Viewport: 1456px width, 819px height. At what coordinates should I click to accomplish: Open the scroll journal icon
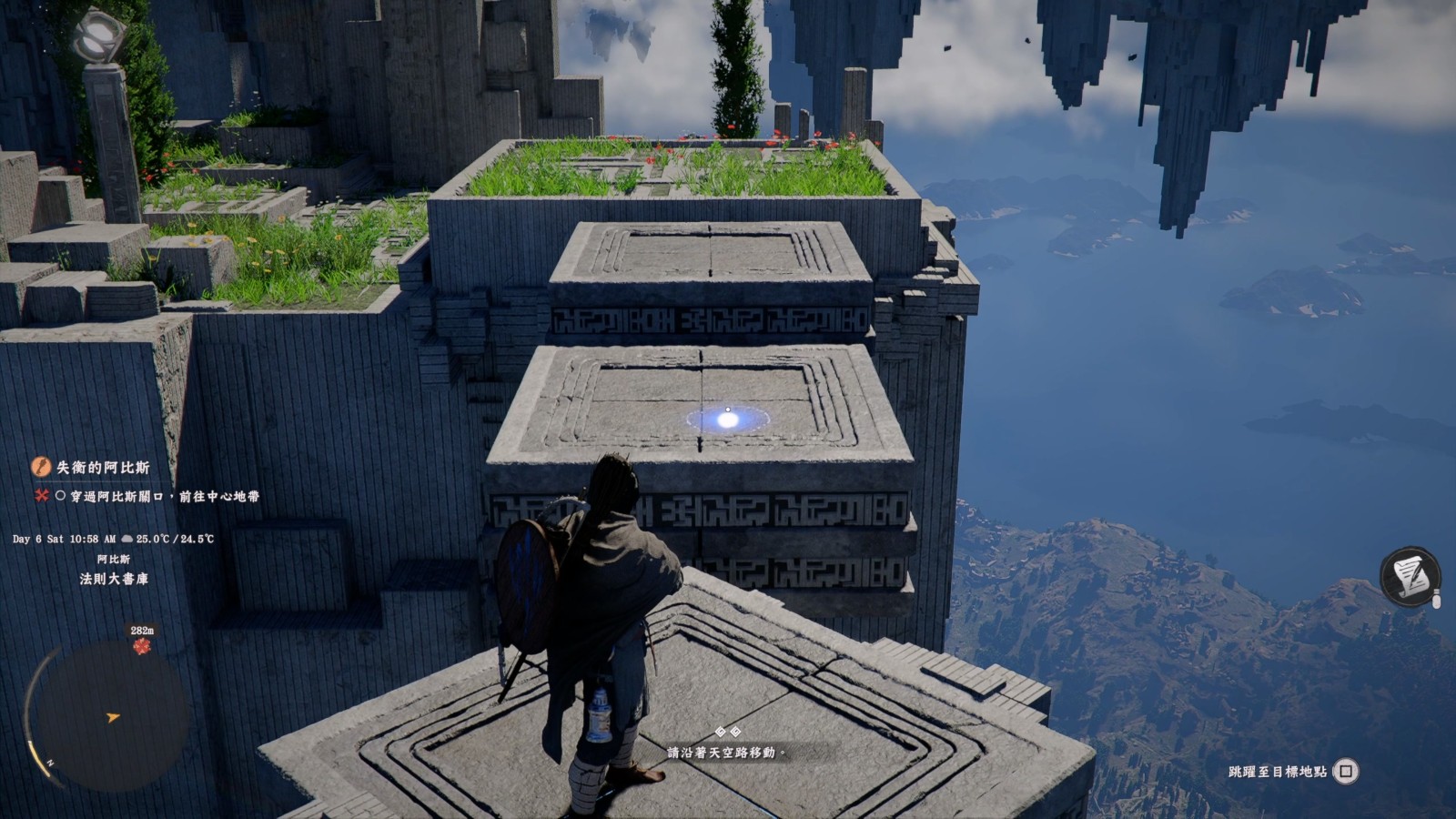coord(1410,576)
